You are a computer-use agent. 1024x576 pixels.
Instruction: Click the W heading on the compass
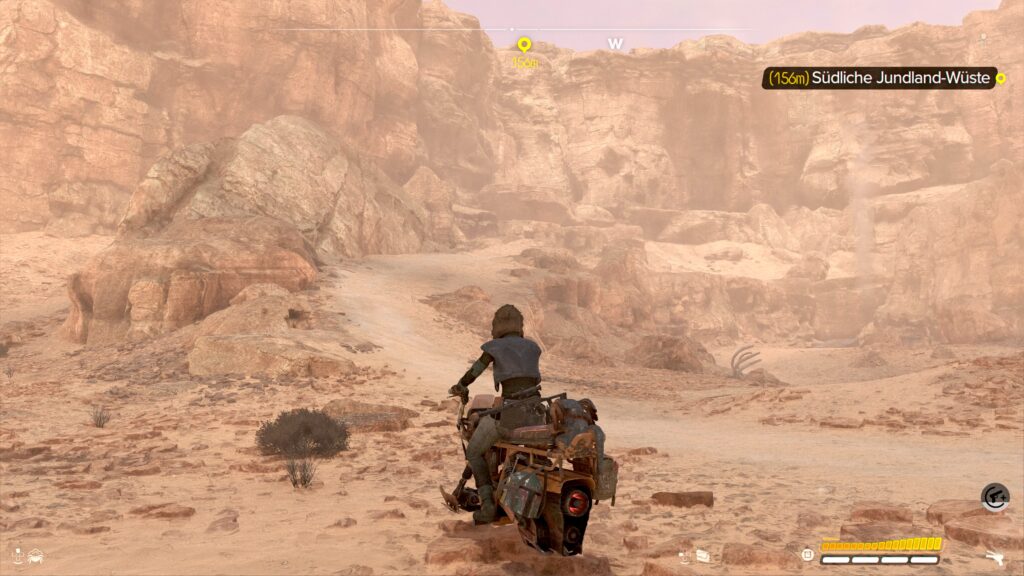point(615,44)
